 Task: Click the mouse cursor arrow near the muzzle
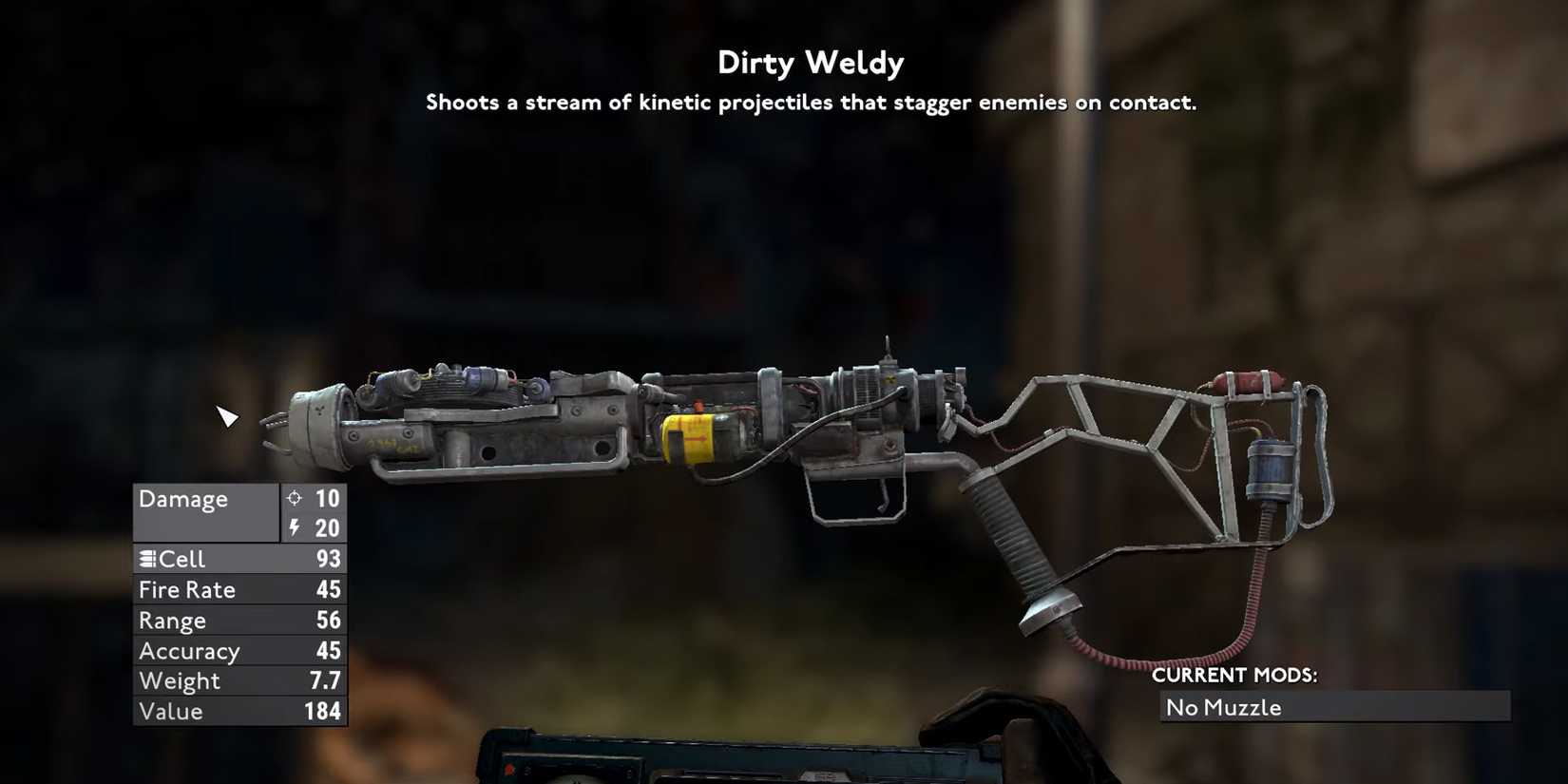[x=228, y=416]
